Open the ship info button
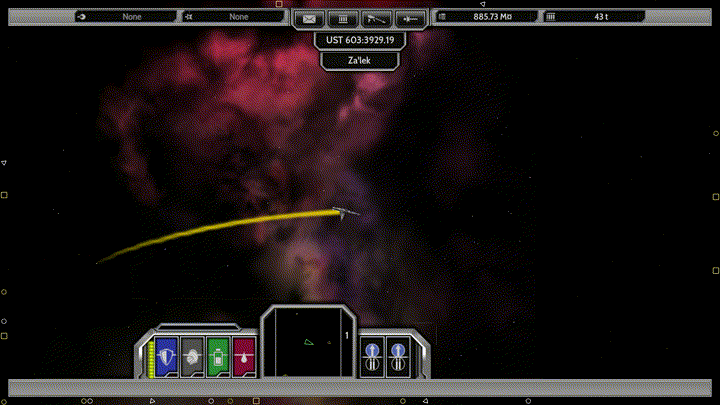 [409, 18]
